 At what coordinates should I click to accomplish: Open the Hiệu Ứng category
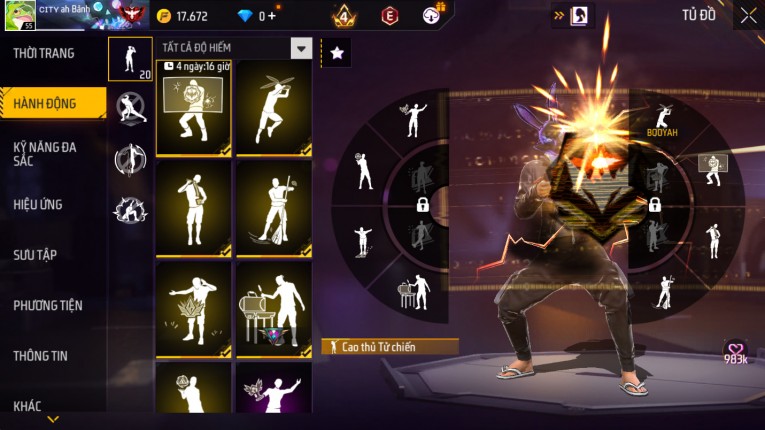coord(38,204)
